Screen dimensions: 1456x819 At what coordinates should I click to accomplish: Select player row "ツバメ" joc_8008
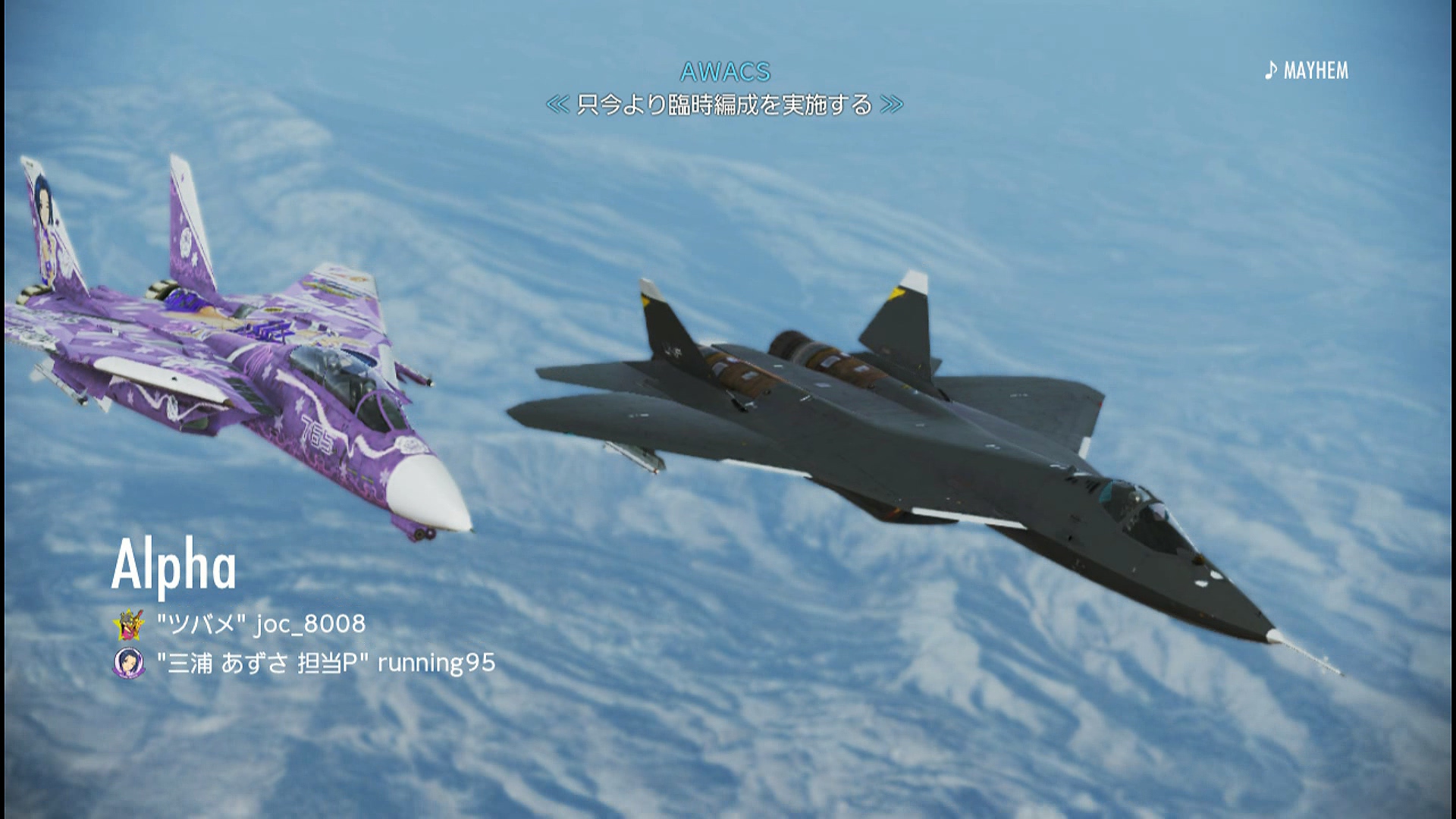(x=261, y=624)
